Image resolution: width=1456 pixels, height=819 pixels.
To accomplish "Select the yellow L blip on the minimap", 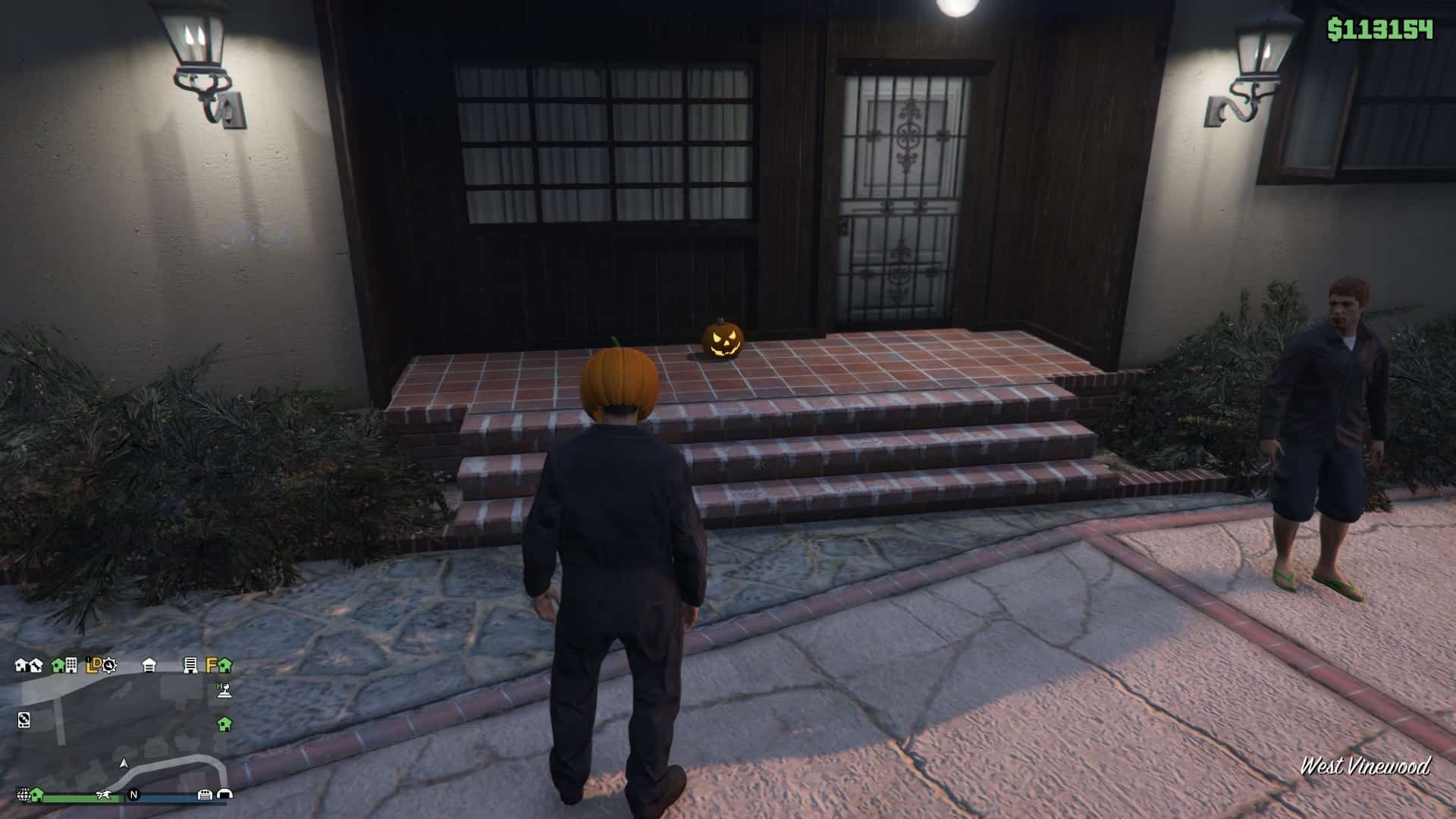I will pyautogui.click(x=91, y=666).
